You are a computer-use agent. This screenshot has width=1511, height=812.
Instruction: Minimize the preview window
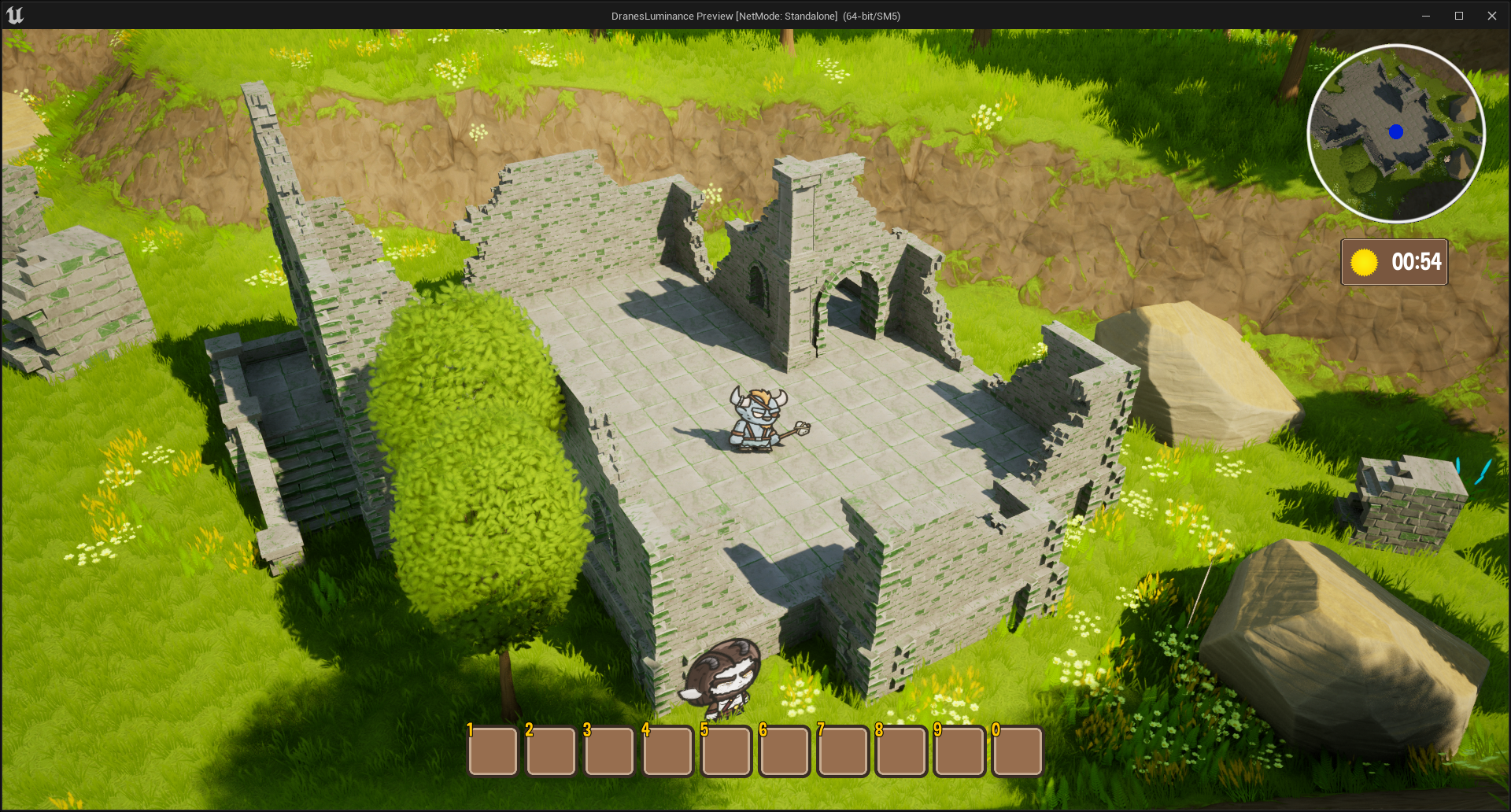tap(1425, 16)
